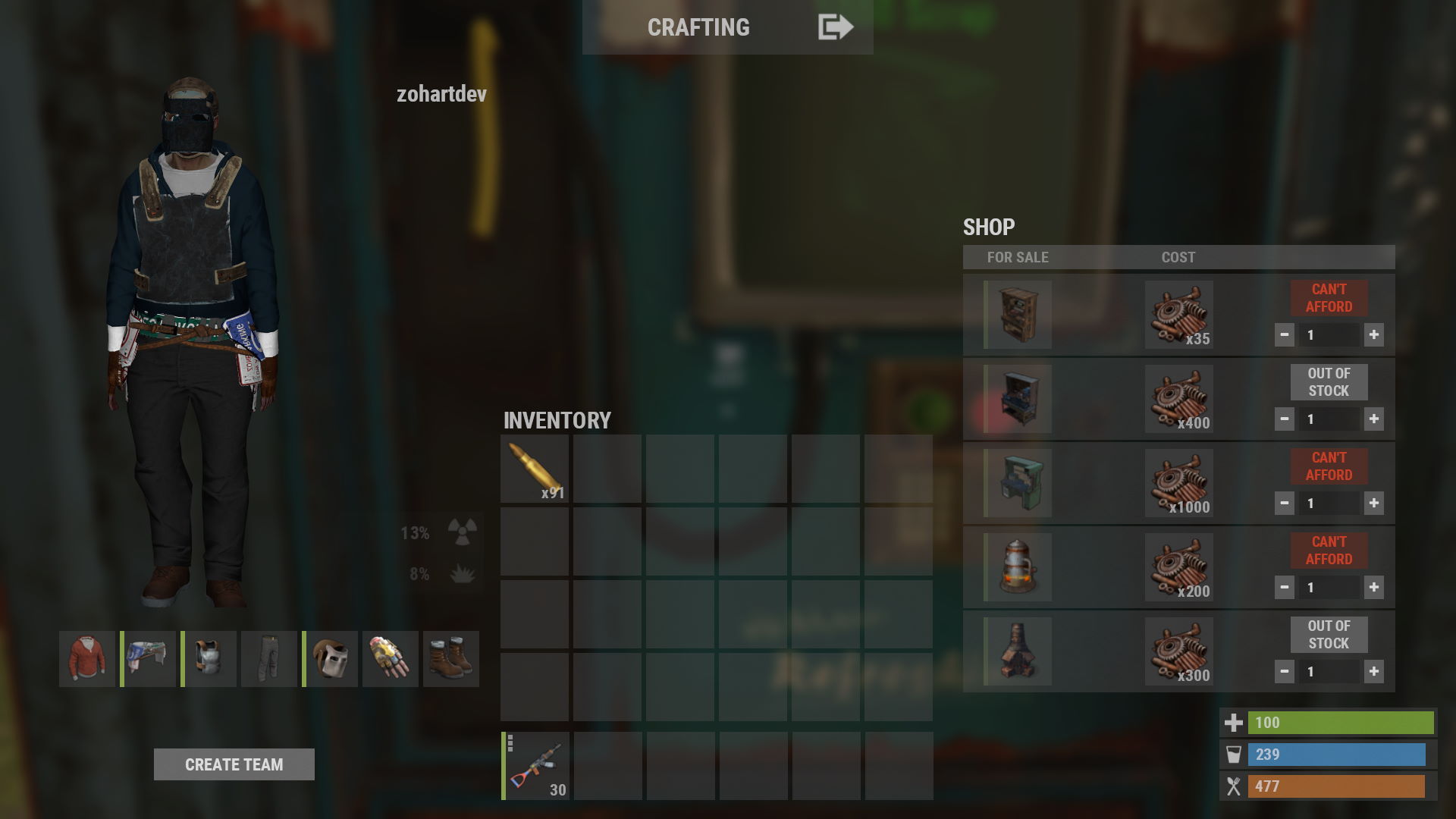
Task: Pick the boots clothing slot
Action: tap(451, 658)
